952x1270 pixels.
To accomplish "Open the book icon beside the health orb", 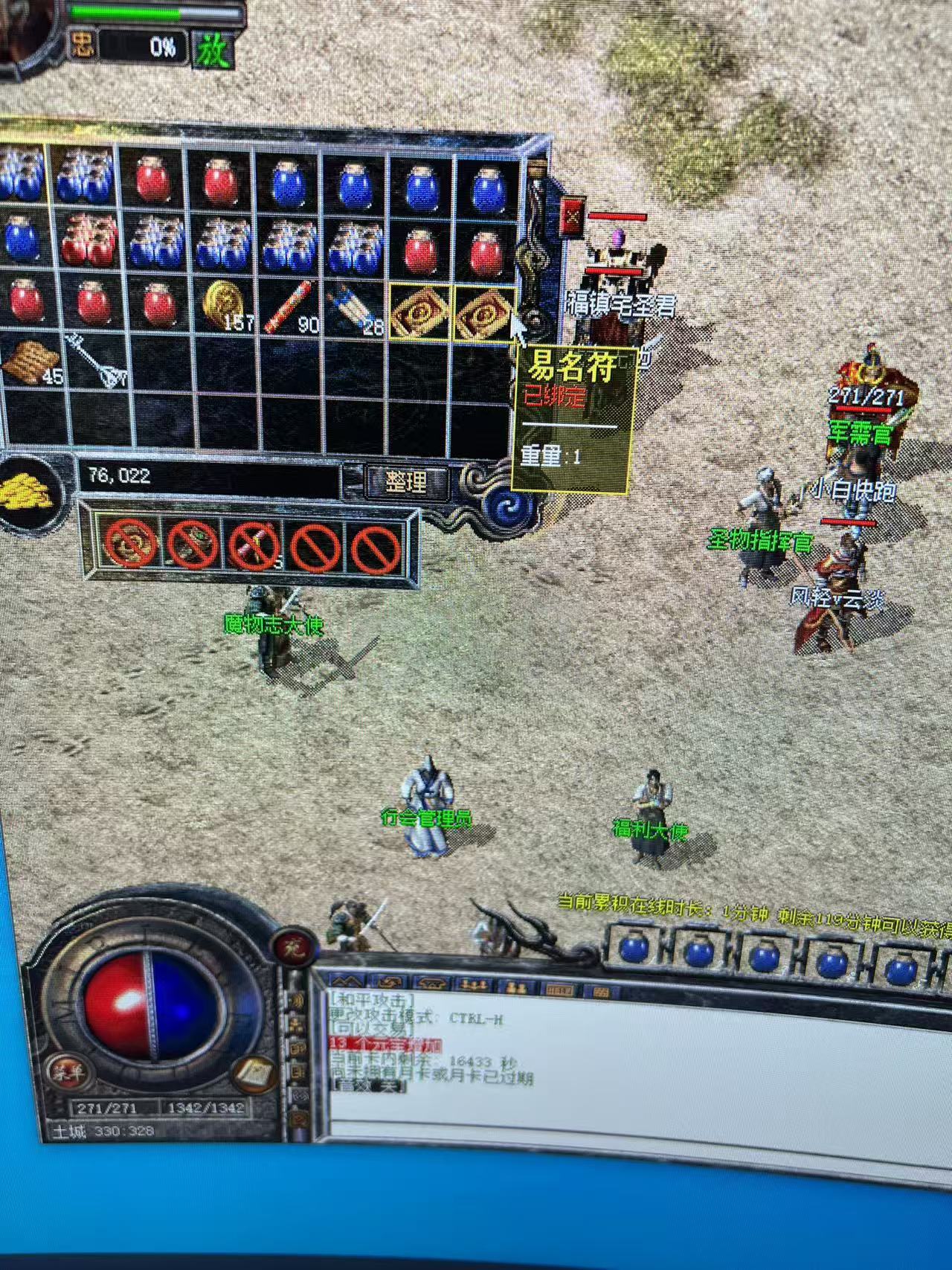I will [254, 1073].
